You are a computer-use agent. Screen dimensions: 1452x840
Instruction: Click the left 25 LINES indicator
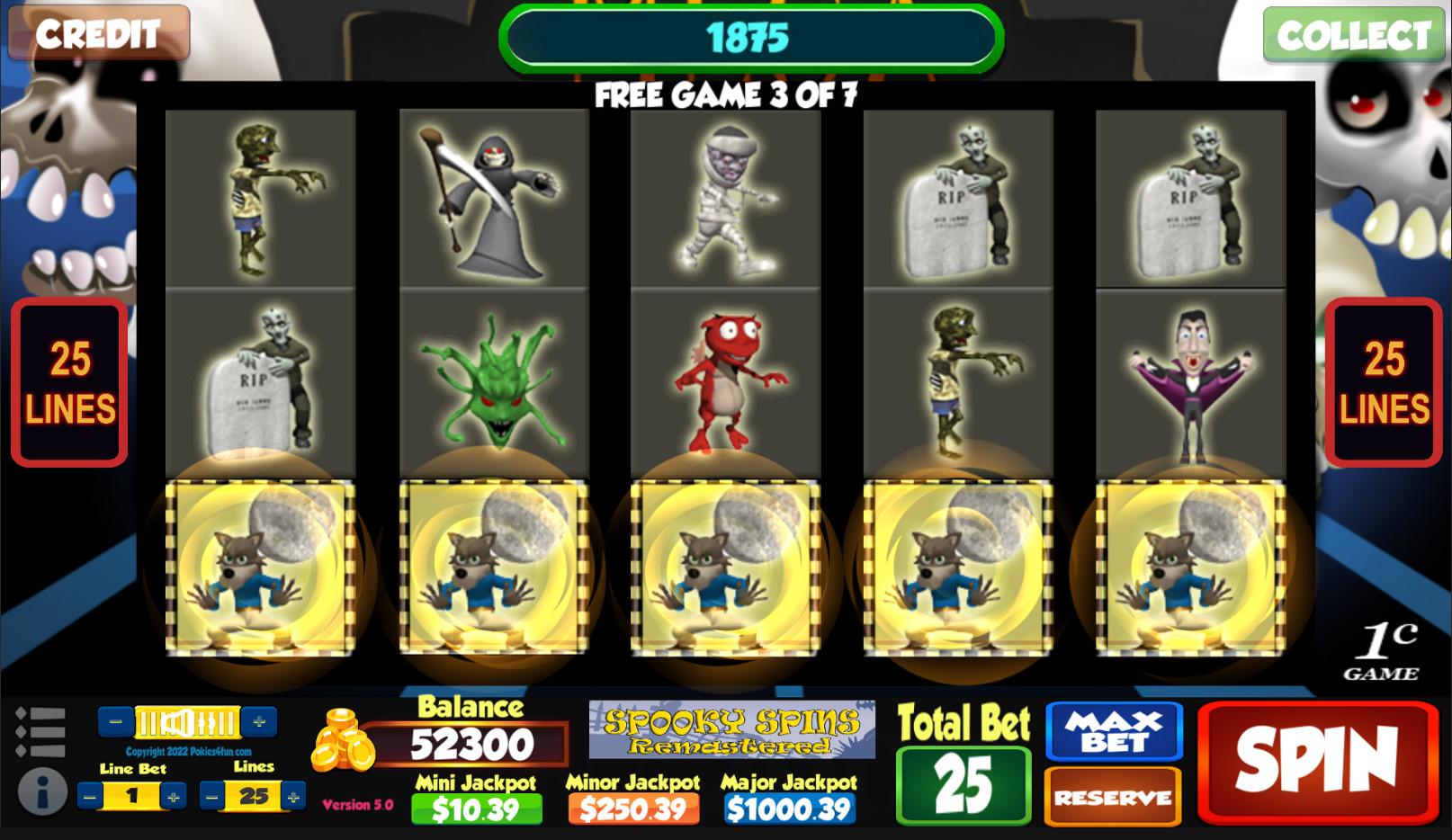(x=68, y=382)
